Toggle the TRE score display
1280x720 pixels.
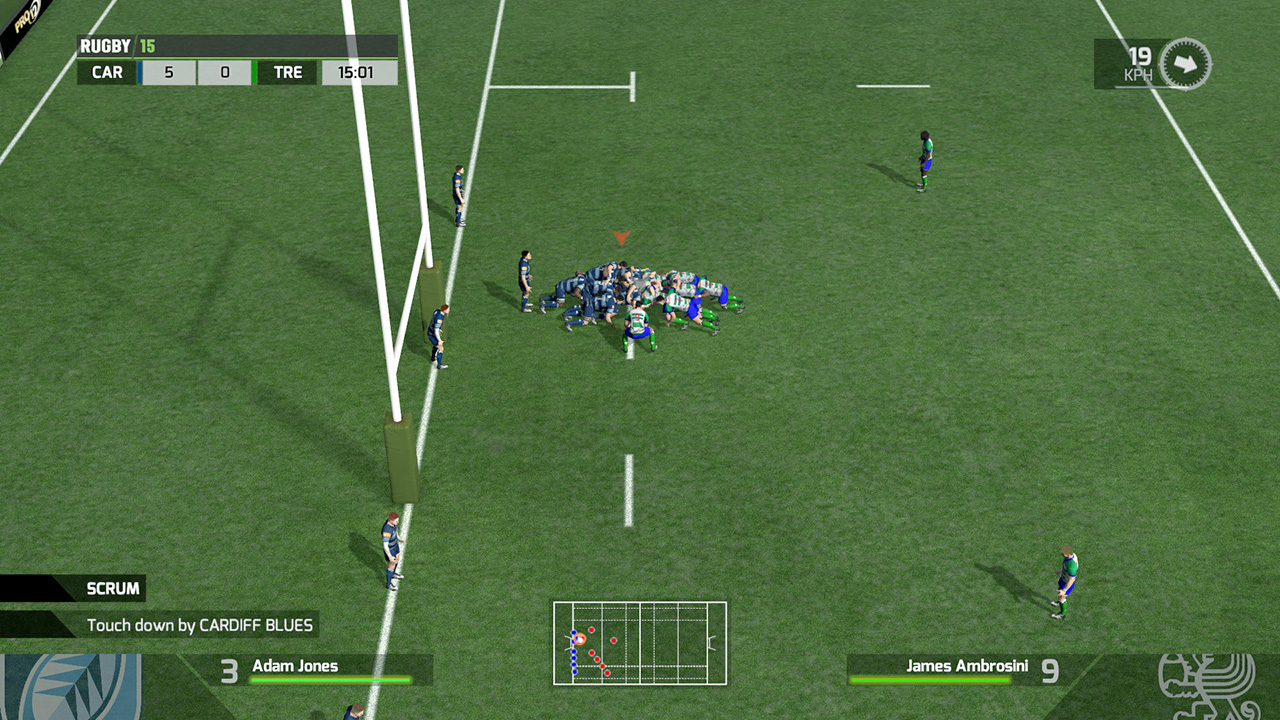click(x=225, y=72)
